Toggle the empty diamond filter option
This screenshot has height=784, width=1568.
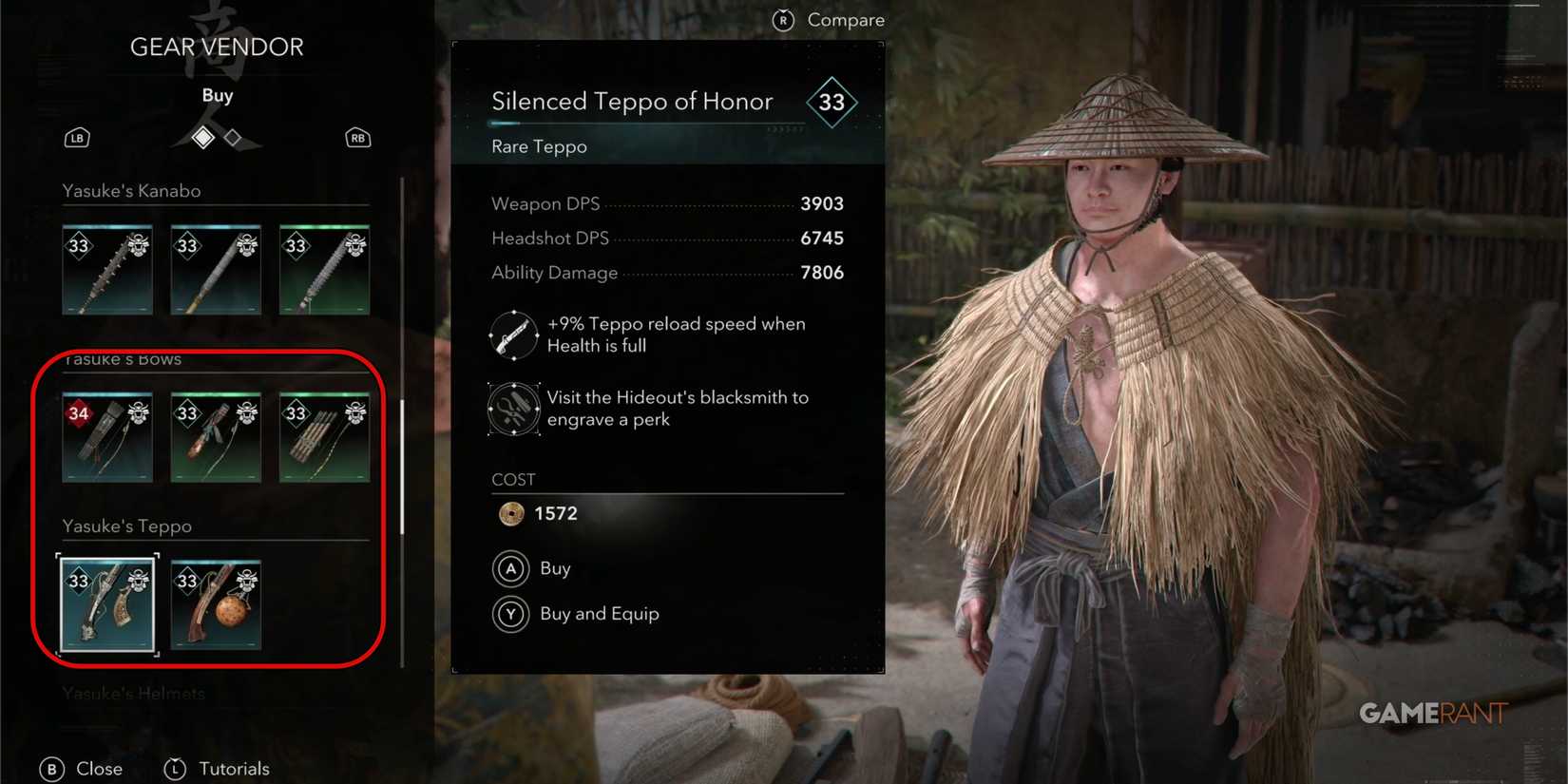pyautogui.click(x=231, y=138)
